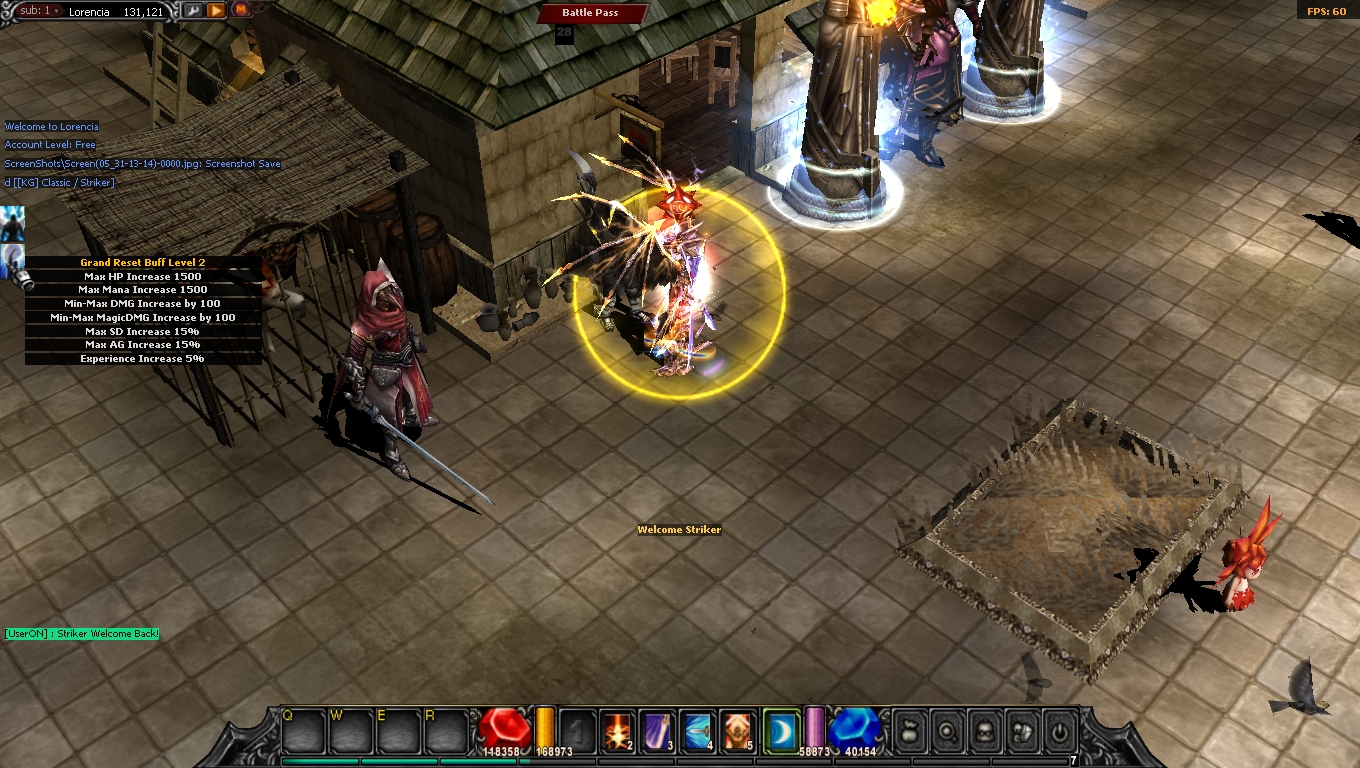
Task: Open the Battle Pass banner
Action: (590, 13)
